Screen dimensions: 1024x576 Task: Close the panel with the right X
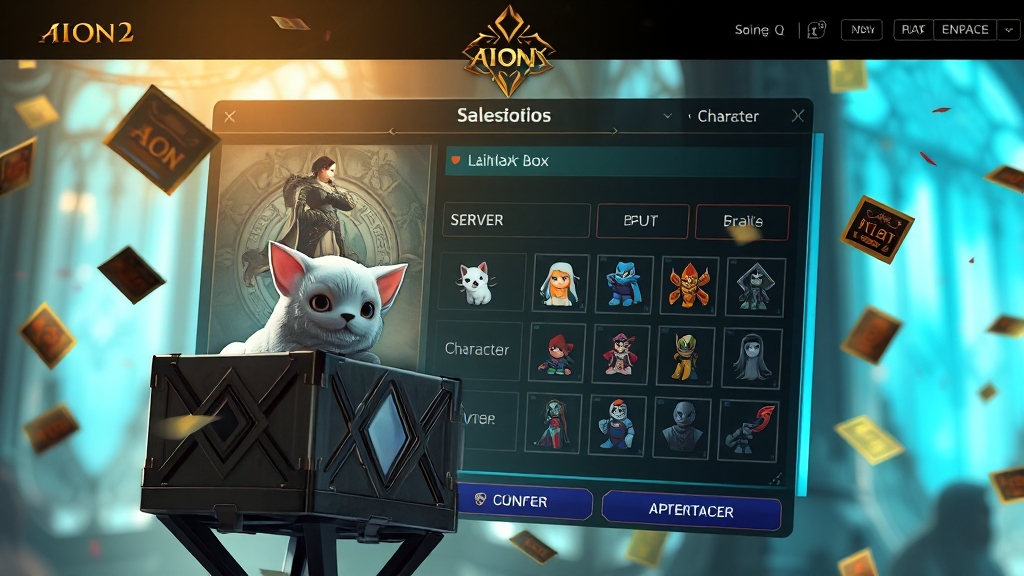(x=798, y=116)
